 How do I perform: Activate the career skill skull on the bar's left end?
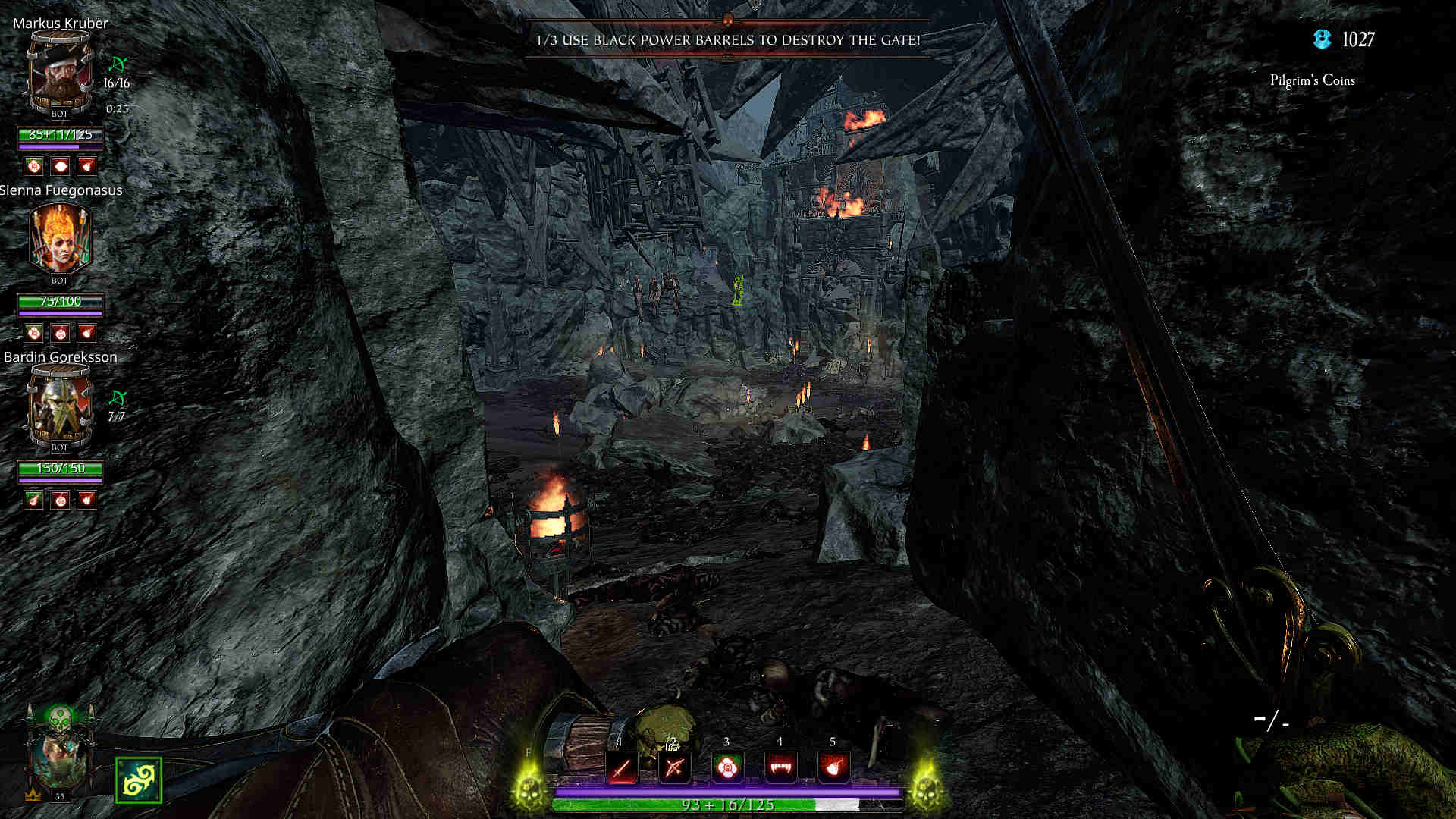pos(530,789)
